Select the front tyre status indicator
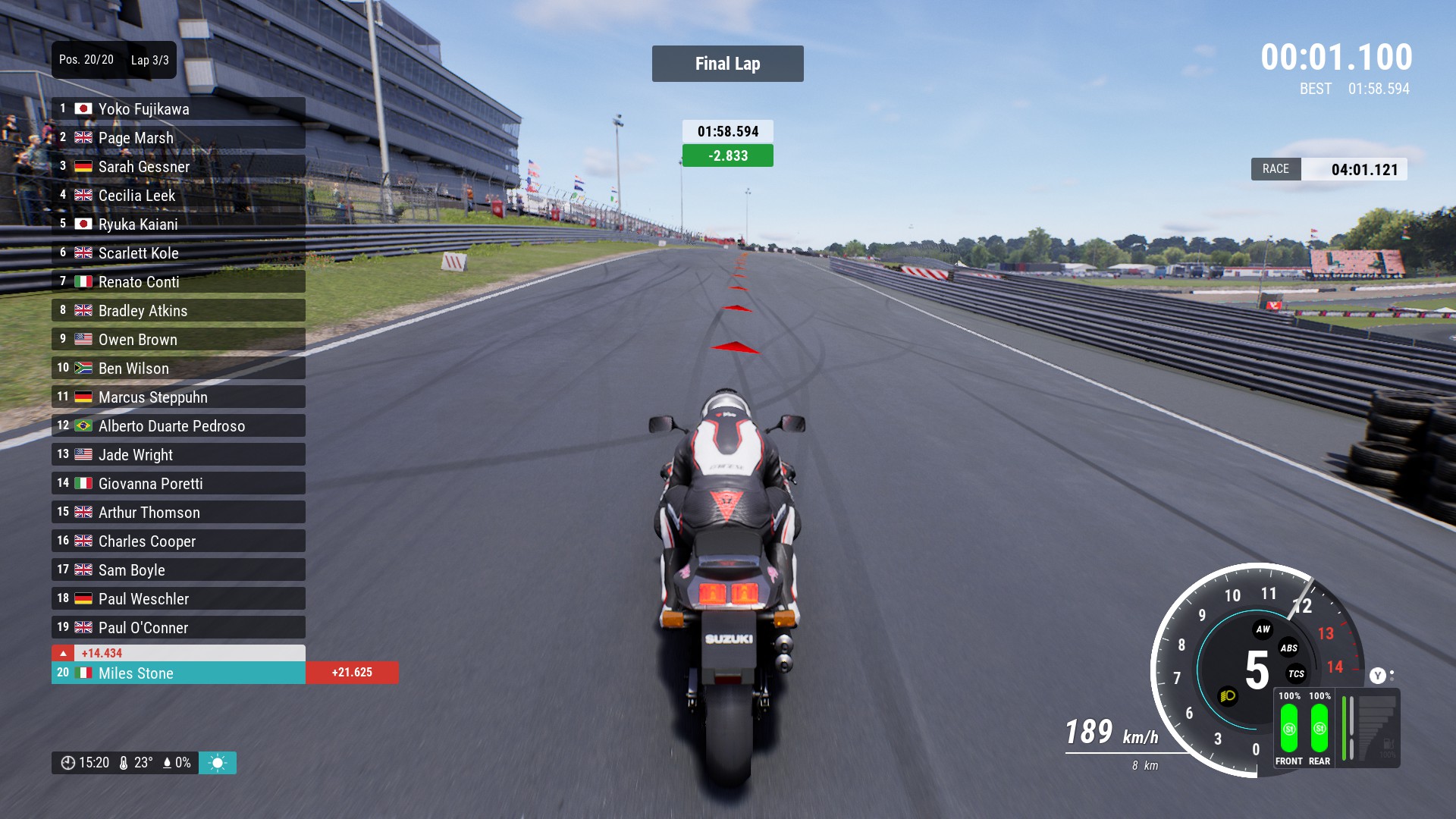Viewport: 1456px width, 819px height. pyautogui.click(x=1288, y=729)
